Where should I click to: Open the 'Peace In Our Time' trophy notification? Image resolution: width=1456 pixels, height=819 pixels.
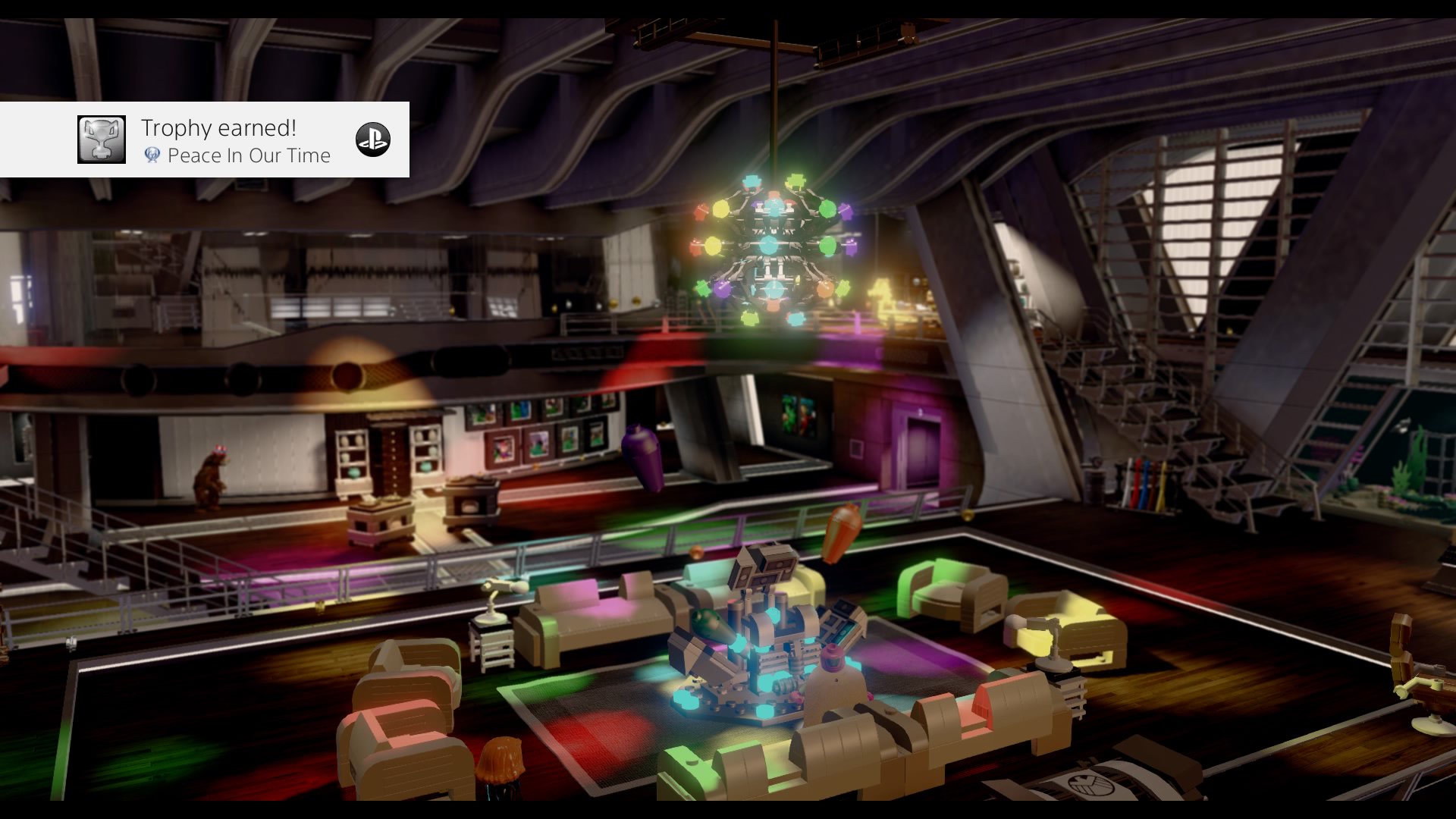237,141
